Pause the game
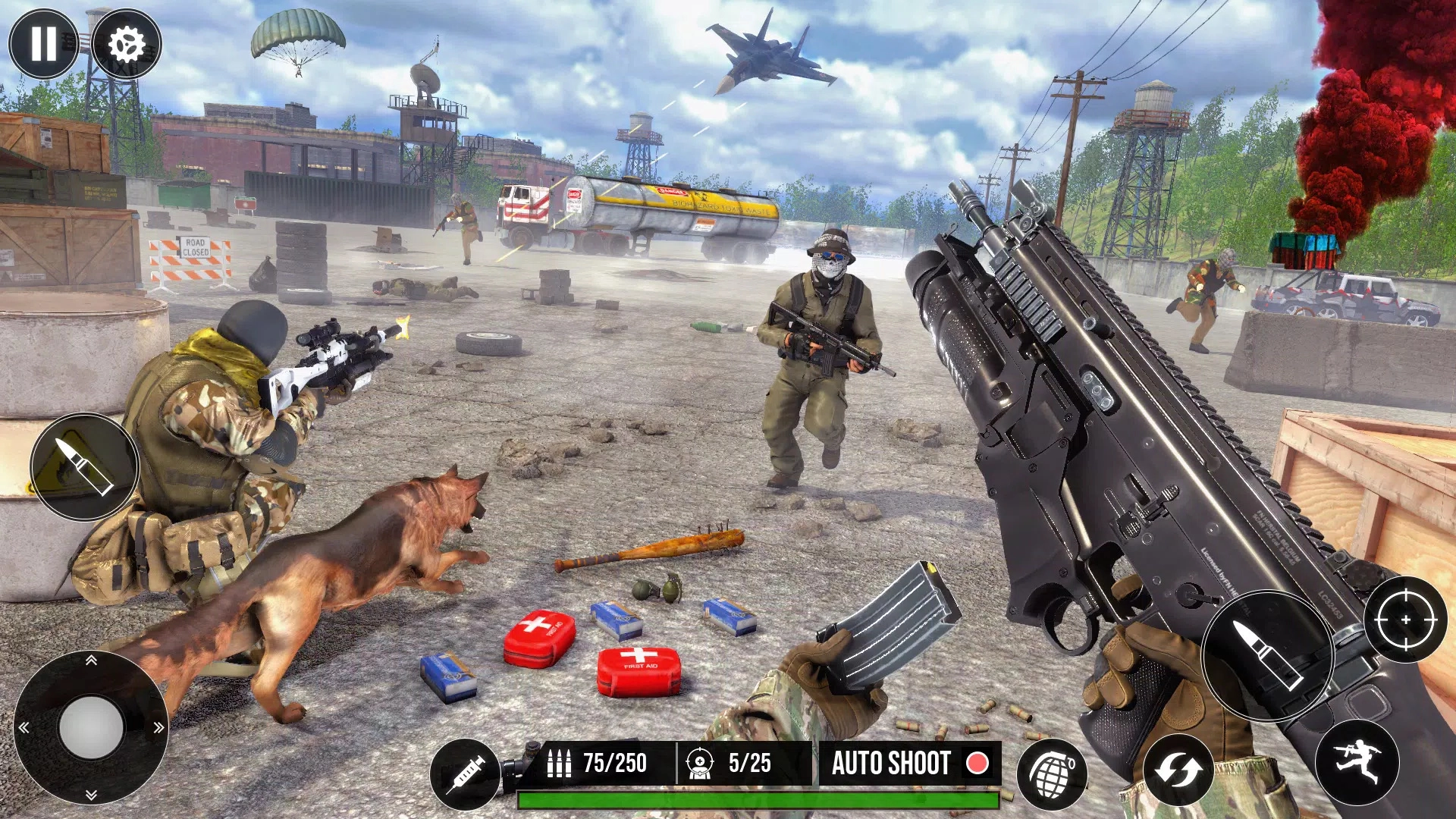 (43, 44)
